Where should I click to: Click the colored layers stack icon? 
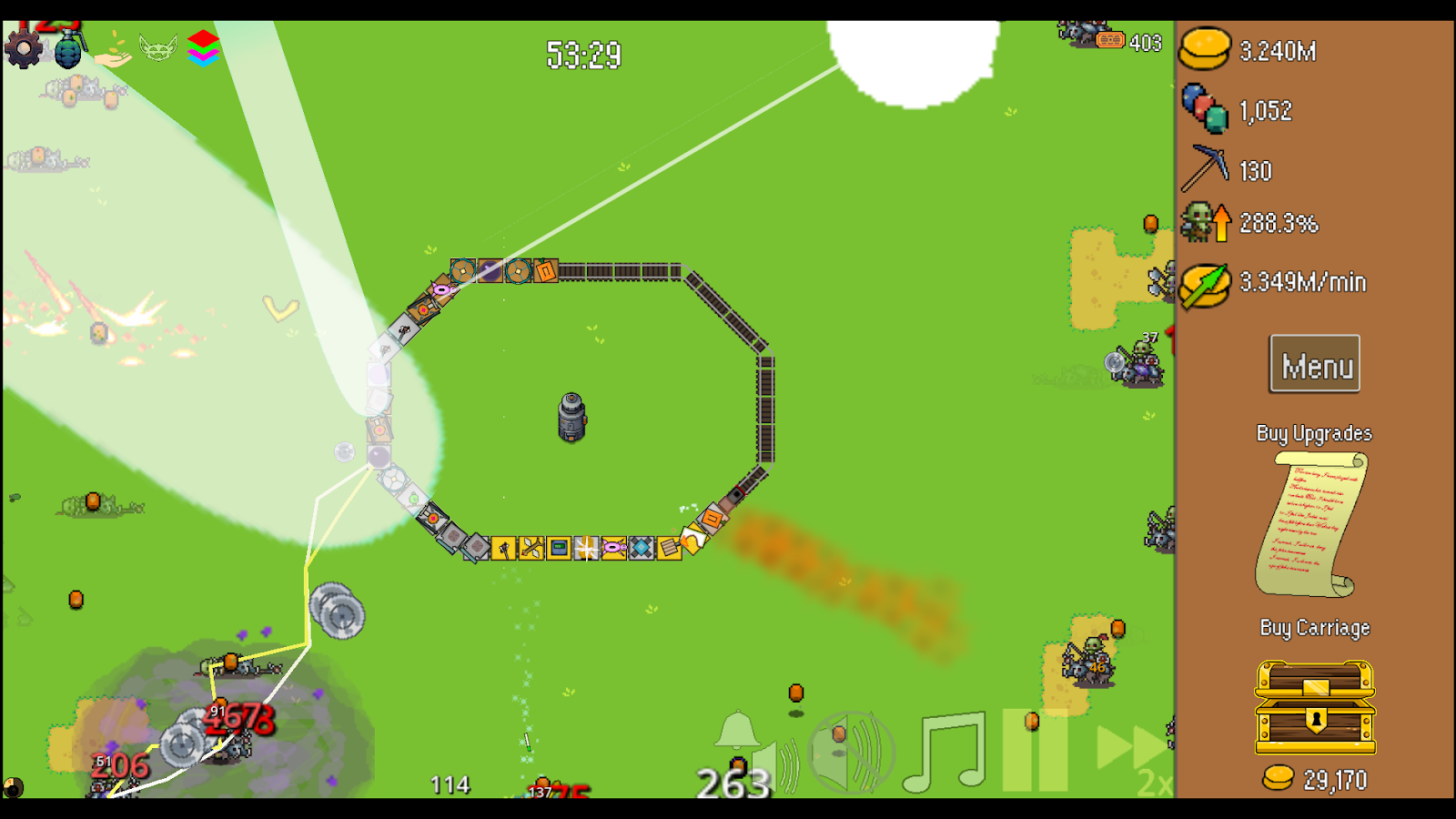203,47
